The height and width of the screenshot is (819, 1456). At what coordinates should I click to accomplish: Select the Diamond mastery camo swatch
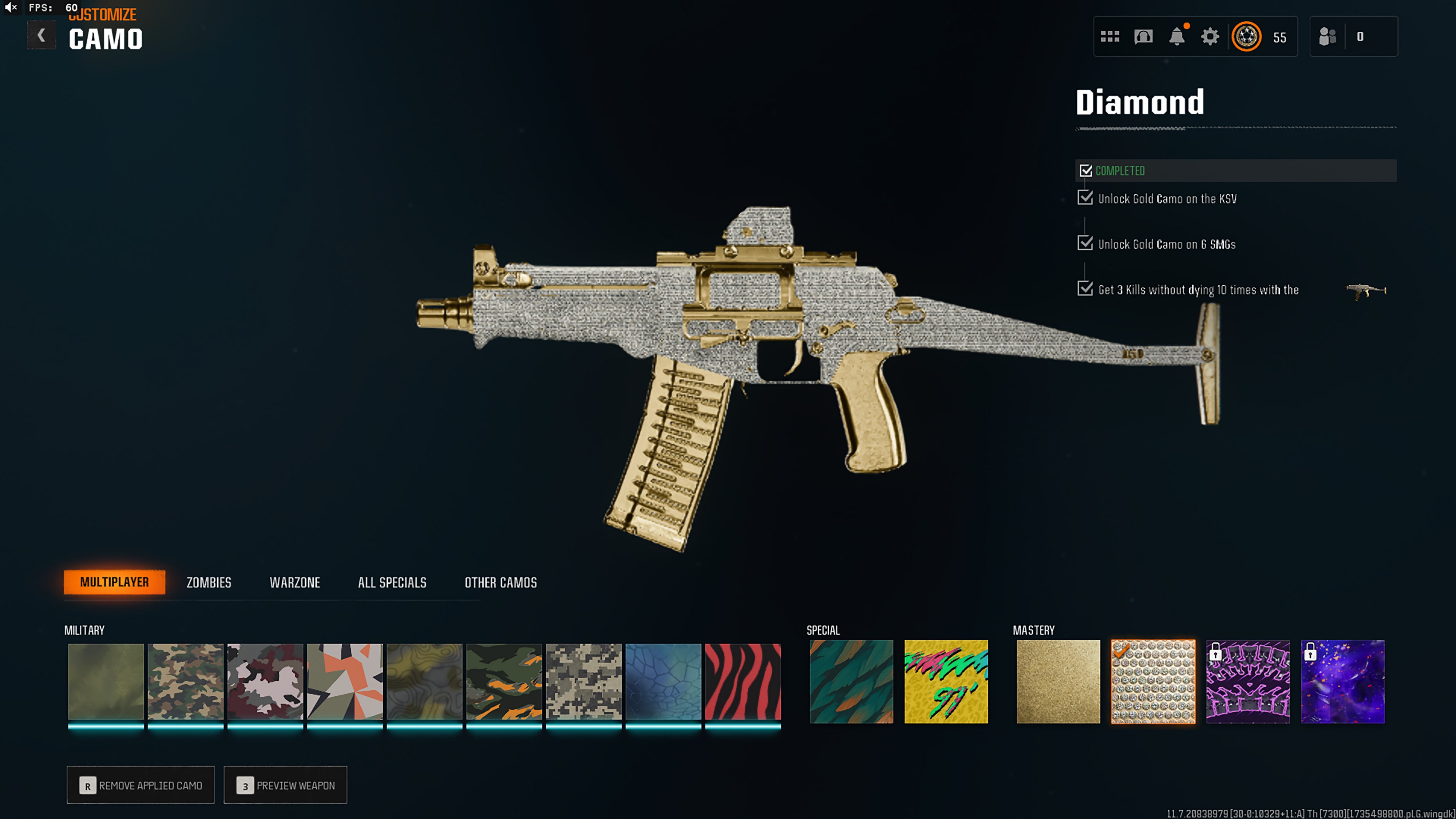click(1153, 681)
